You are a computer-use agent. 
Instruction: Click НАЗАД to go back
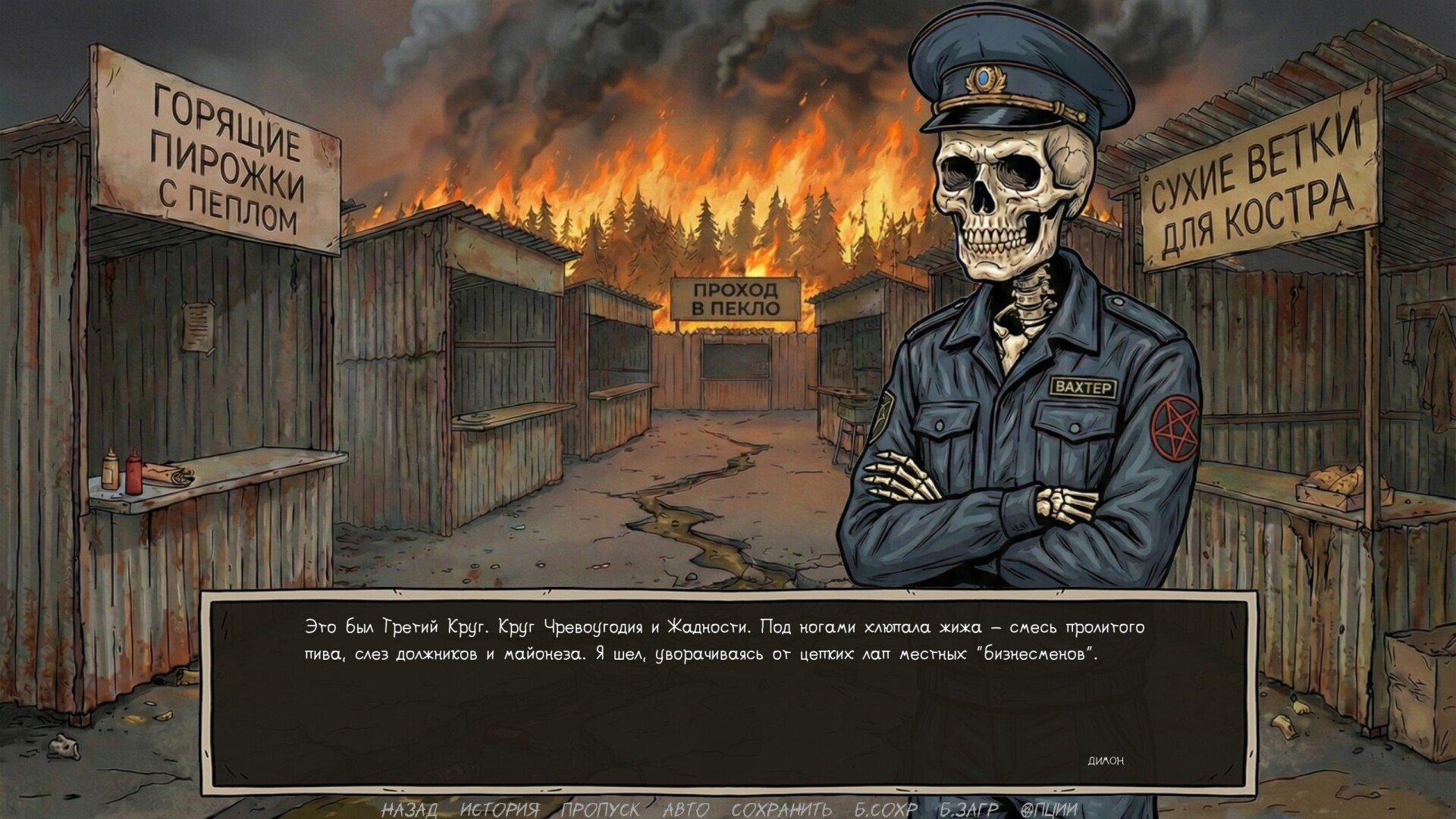coord(409,808)
